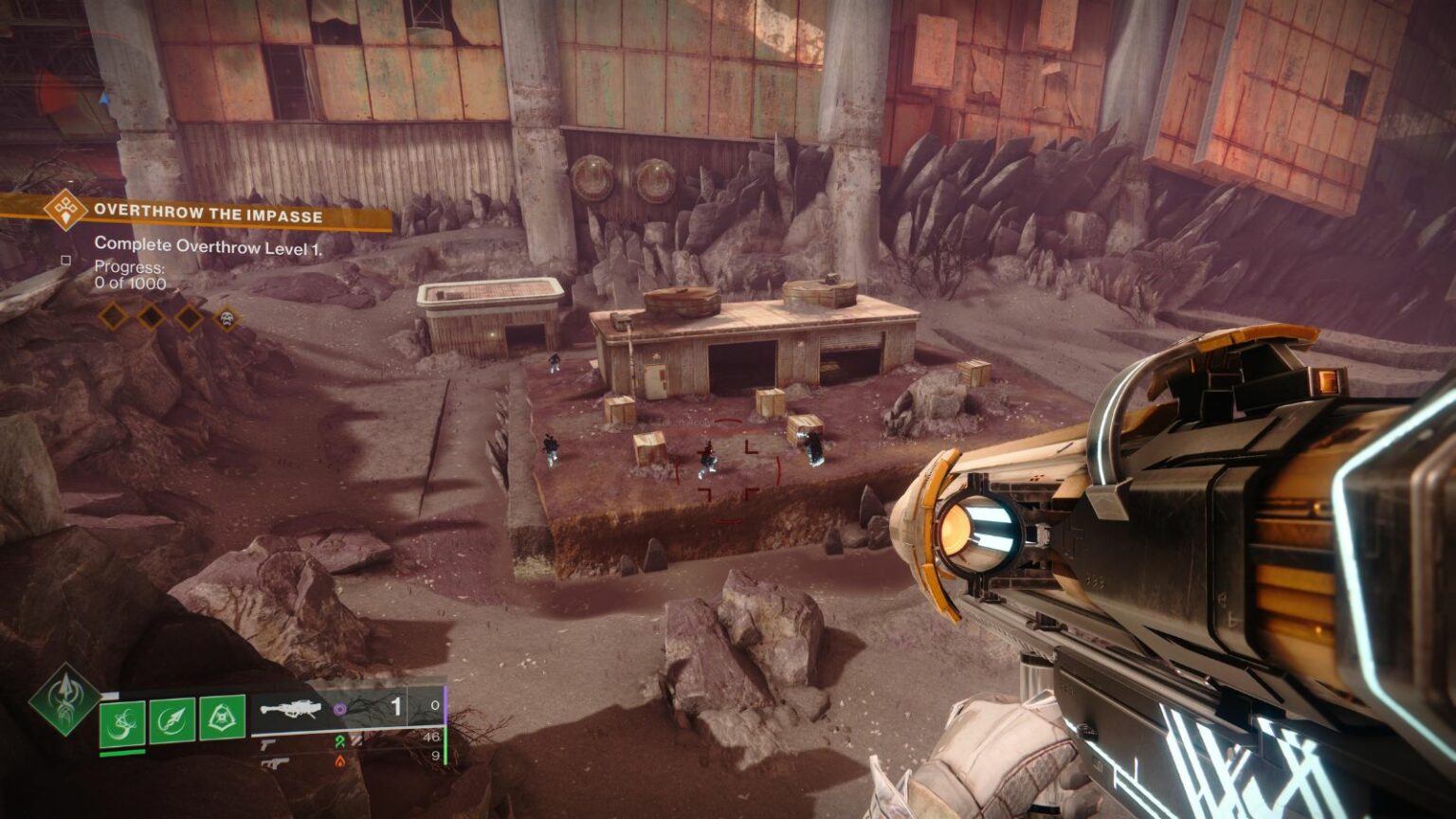The image size is (1456, 819).
Task: Click the second Overthrow milestone diamond
Action: 152,316
